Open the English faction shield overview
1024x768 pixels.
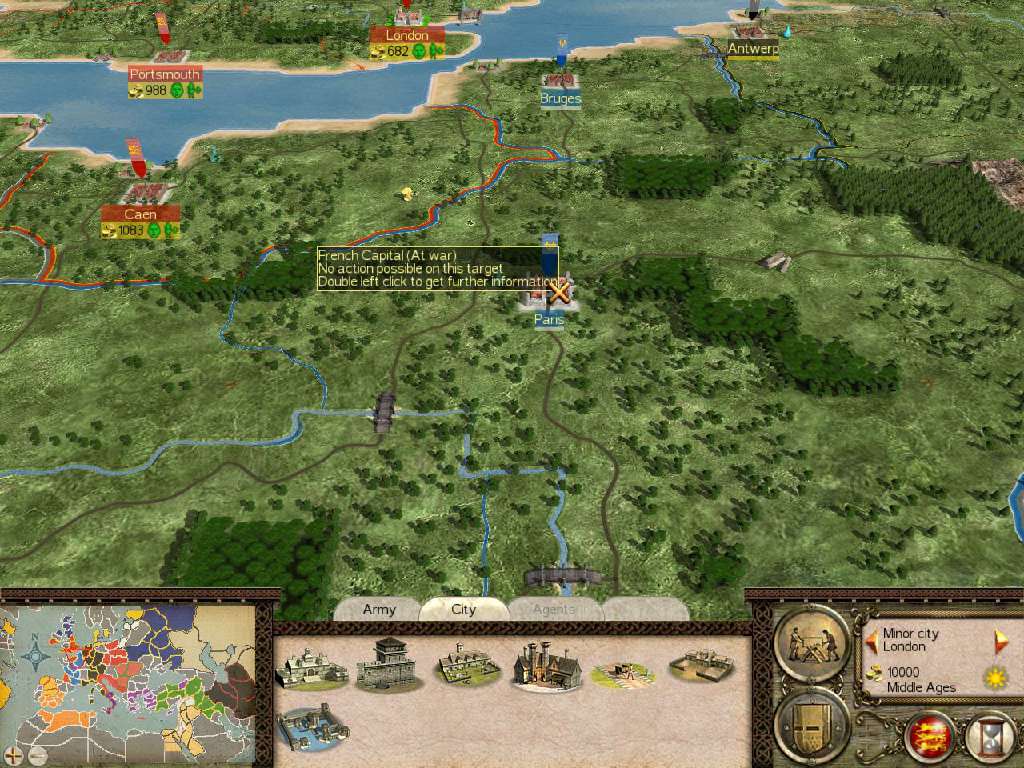(929, 736)
